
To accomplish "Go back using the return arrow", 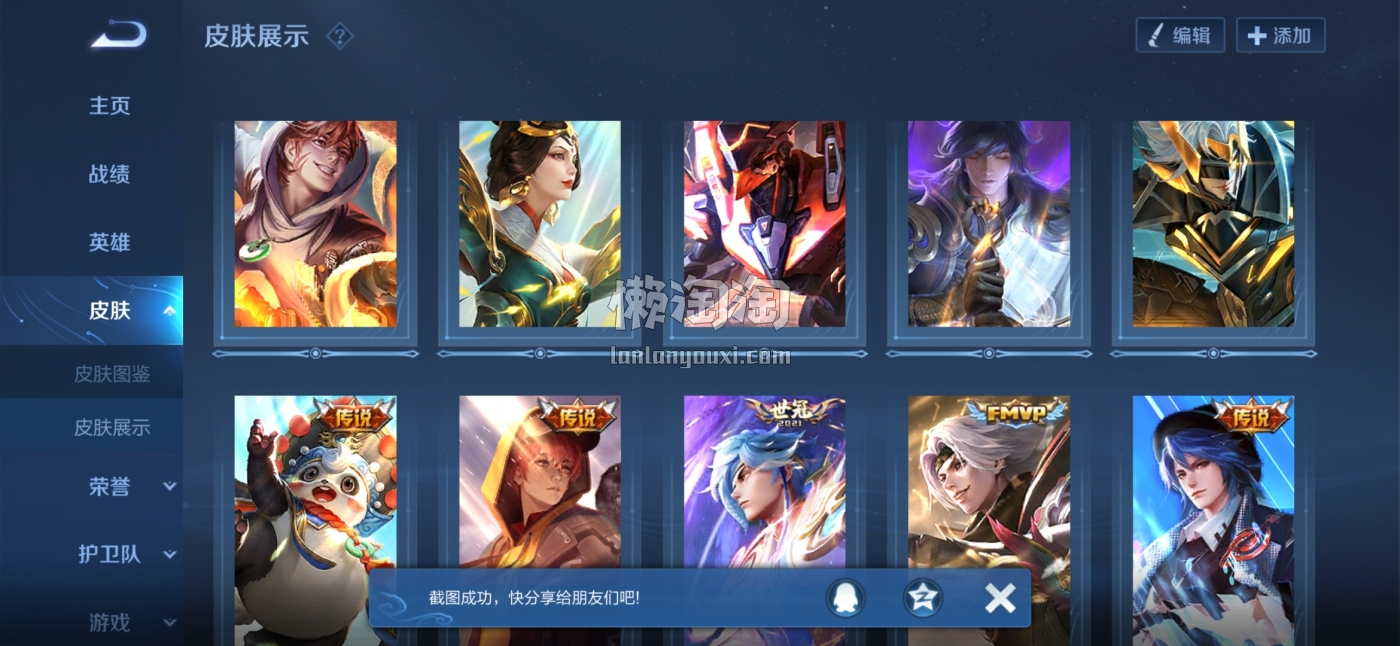I will [119, 36].
